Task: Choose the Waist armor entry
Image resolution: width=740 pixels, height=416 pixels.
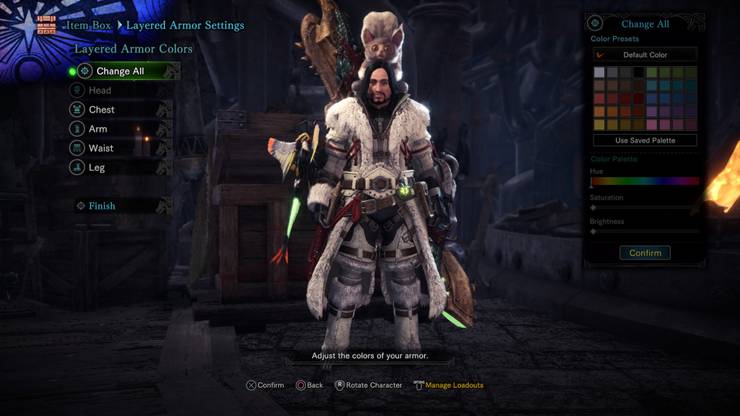Action: [101, 148]
